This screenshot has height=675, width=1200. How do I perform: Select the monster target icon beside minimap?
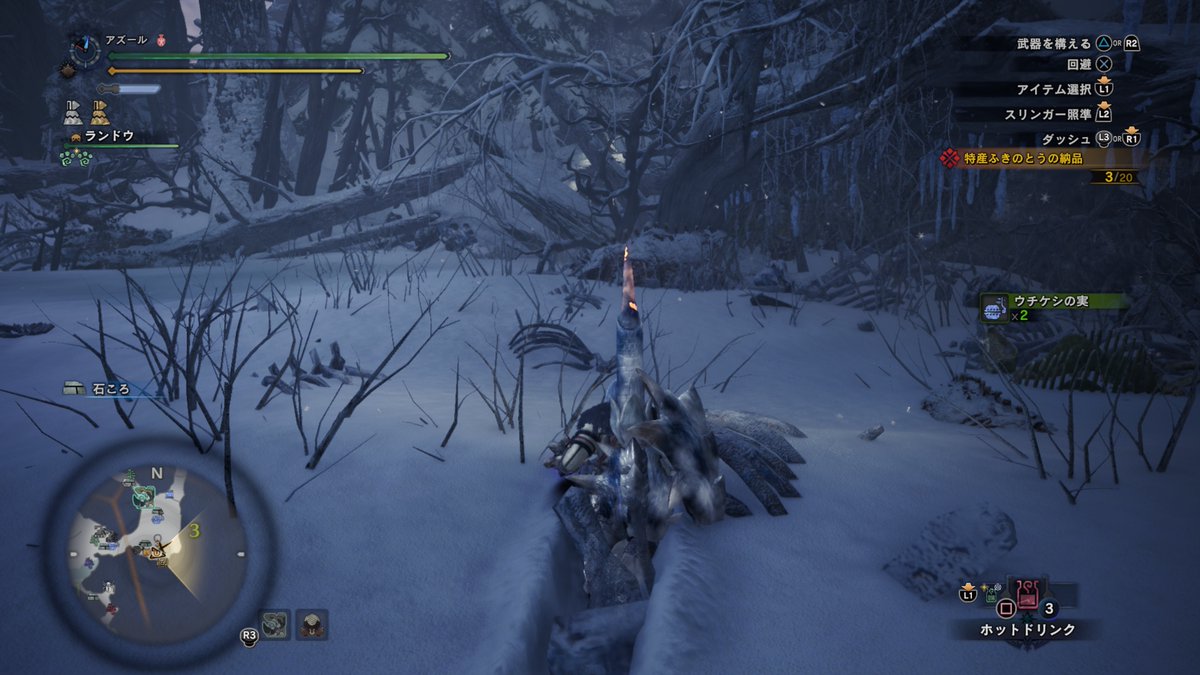tap(275, 625)
